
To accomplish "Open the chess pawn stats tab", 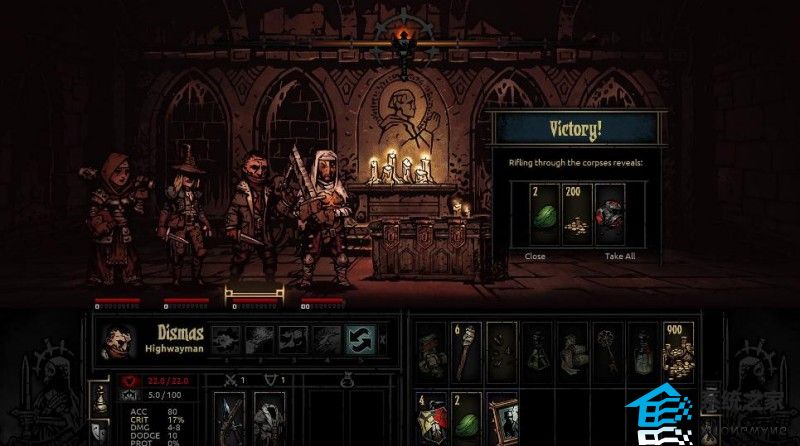I will tap(100, 400).
